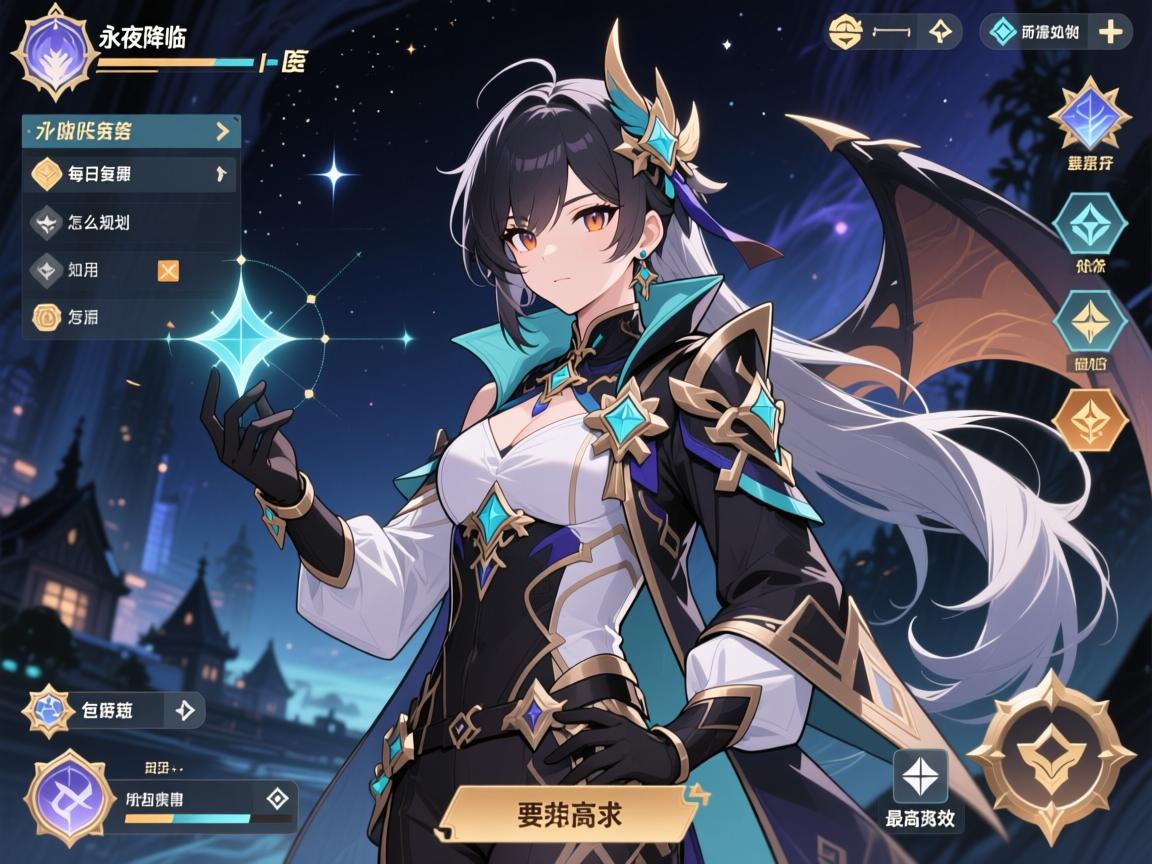Toggle the orange X checkbox
The width and height of the screenshot is (1152, 864).
coord(168,269)
